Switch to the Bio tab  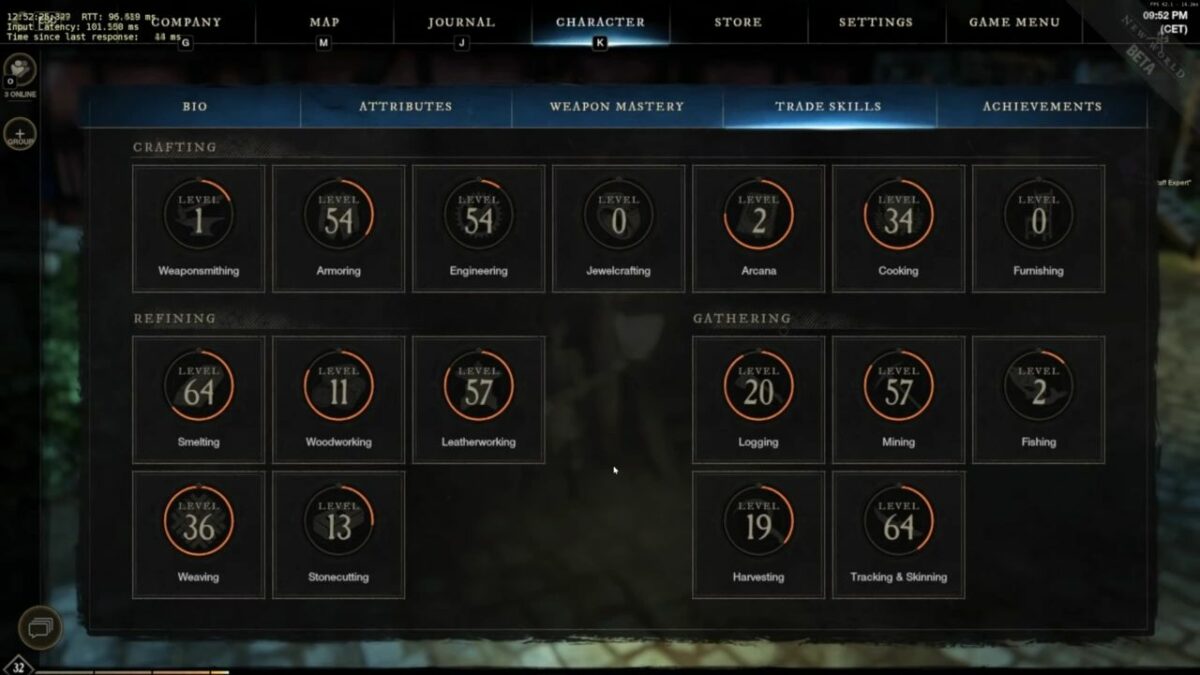pyautogui.click(x=195, y=106)
